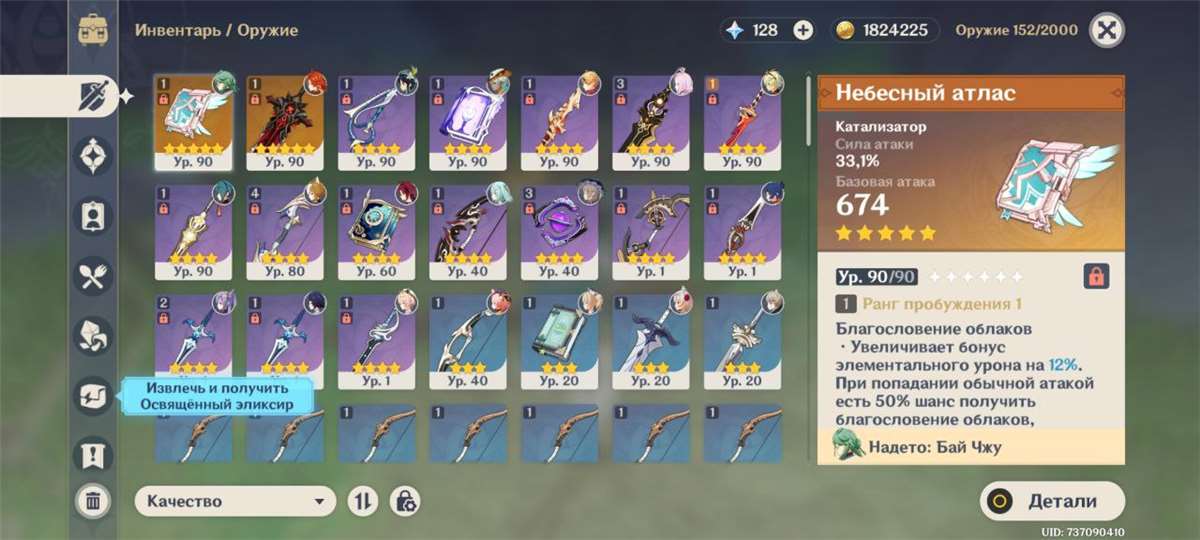Switch to the artifacts tab

92,155
